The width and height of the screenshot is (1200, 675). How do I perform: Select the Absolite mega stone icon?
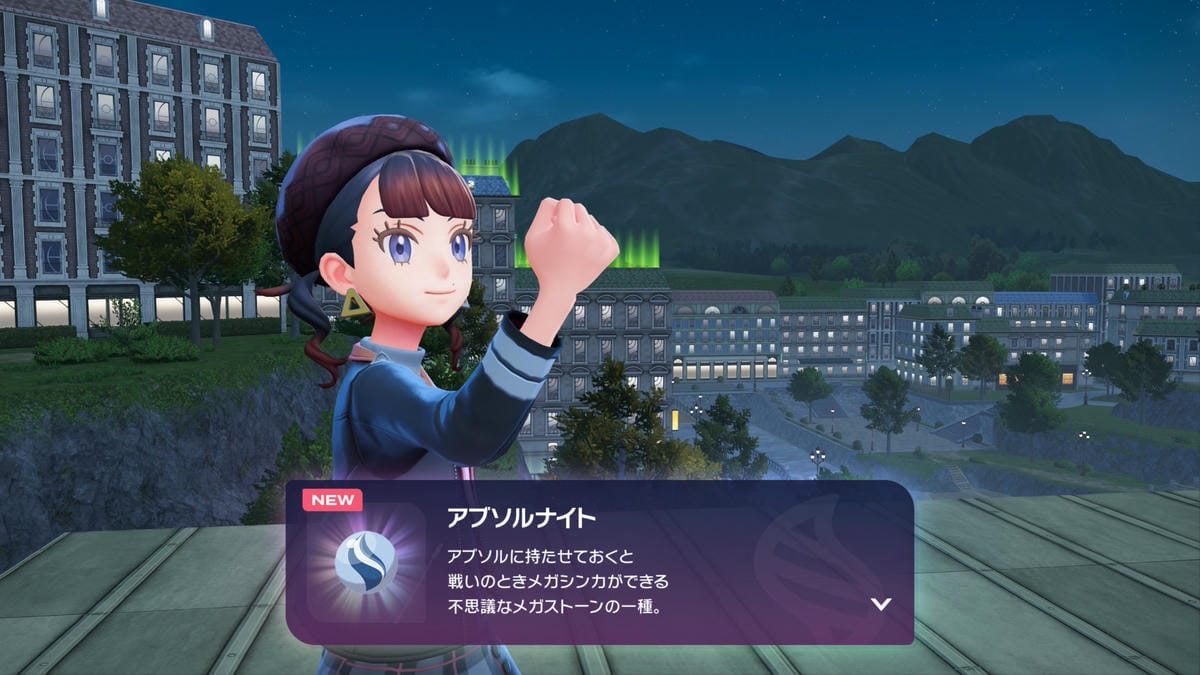click(x=365, y=562)
